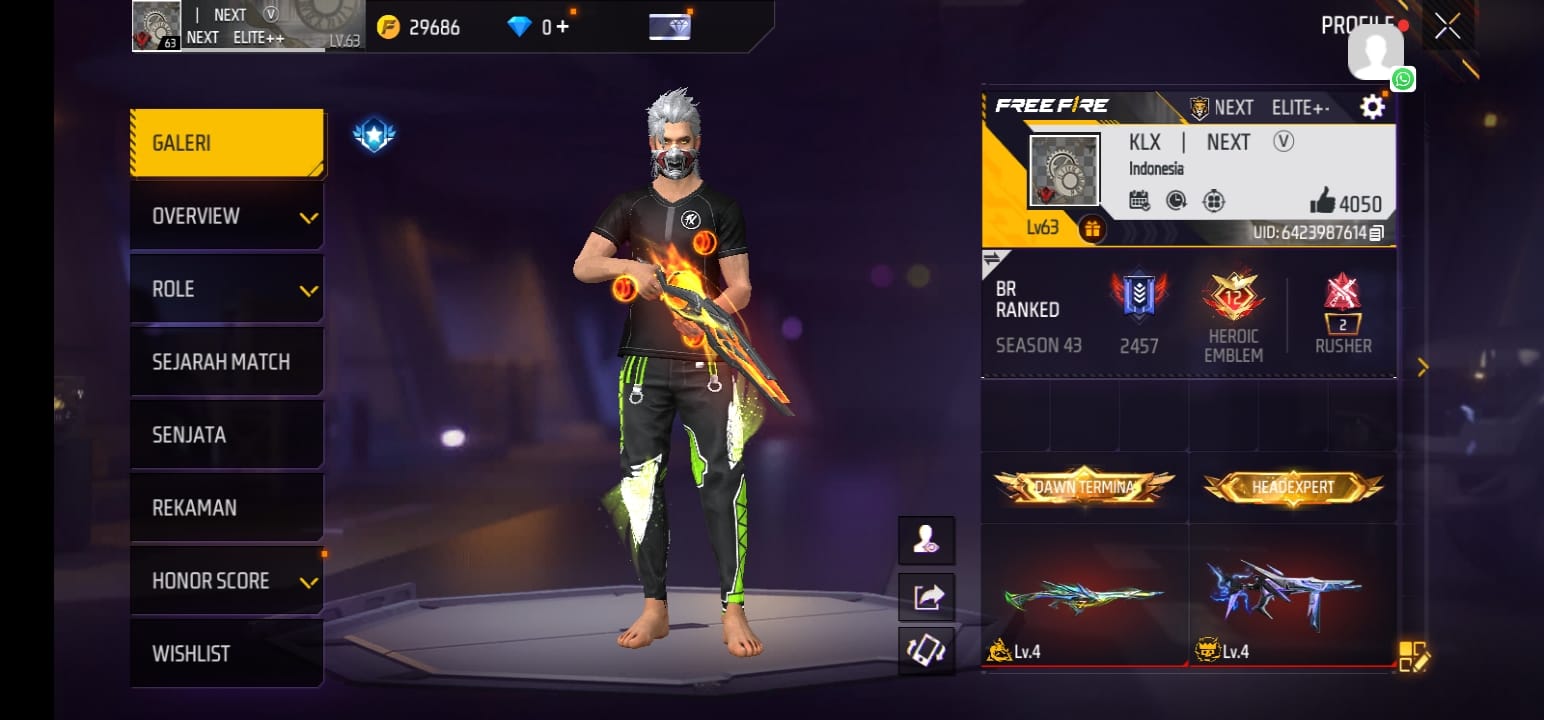Select the Head Expert title badge
The width and height of the screenshot is (1544, 720).
[x=1293, y=488]
